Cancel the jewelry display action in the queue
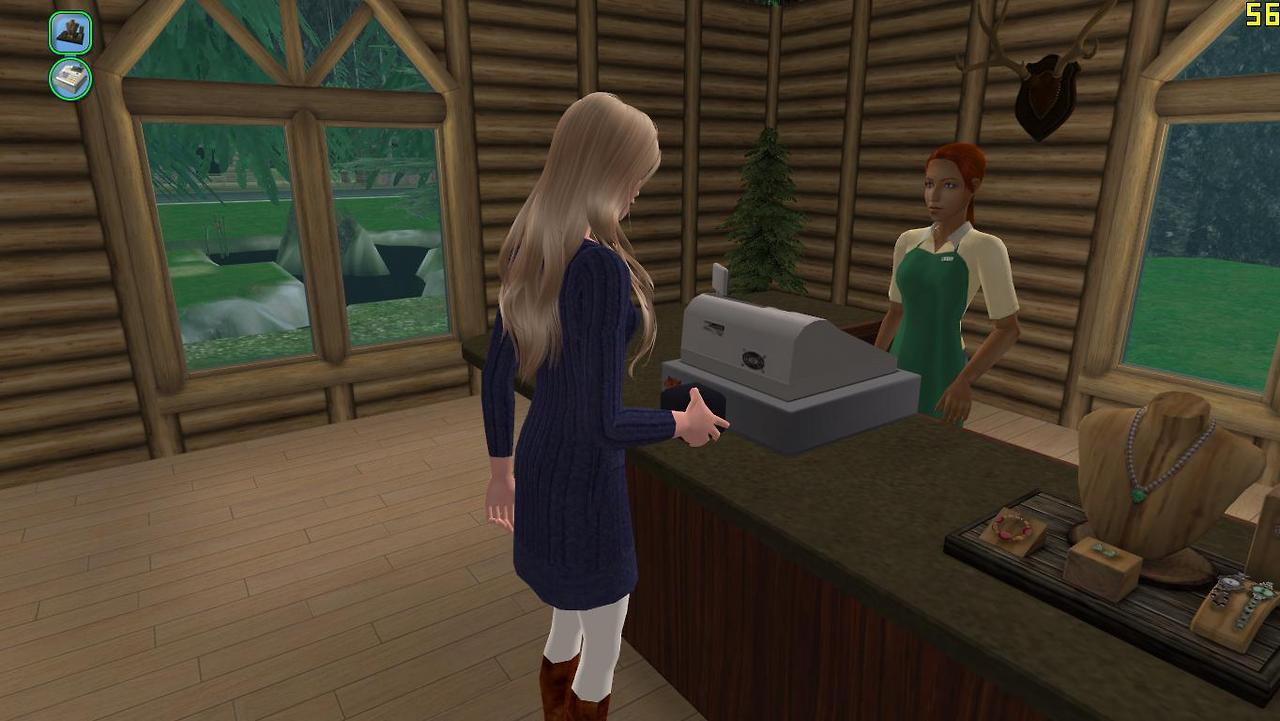The height and width of the screenshot is (721, 1280). (70, 33)
